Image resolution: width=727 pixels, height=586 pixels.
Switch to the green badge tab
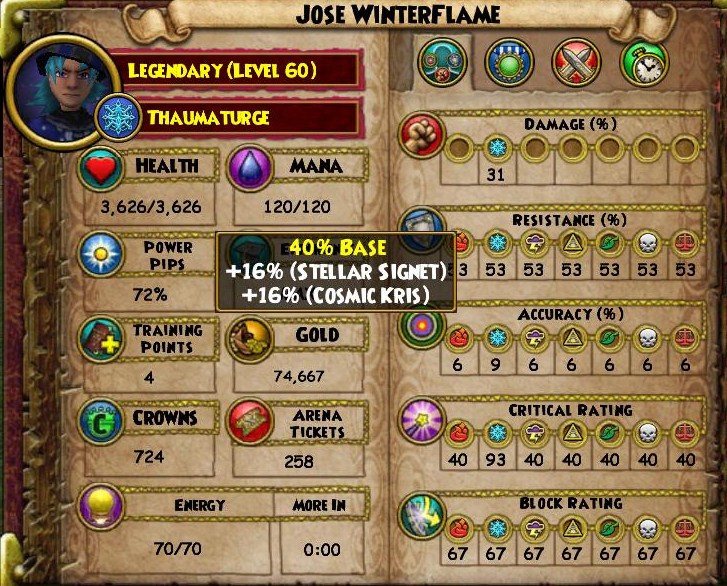point(510,62)
